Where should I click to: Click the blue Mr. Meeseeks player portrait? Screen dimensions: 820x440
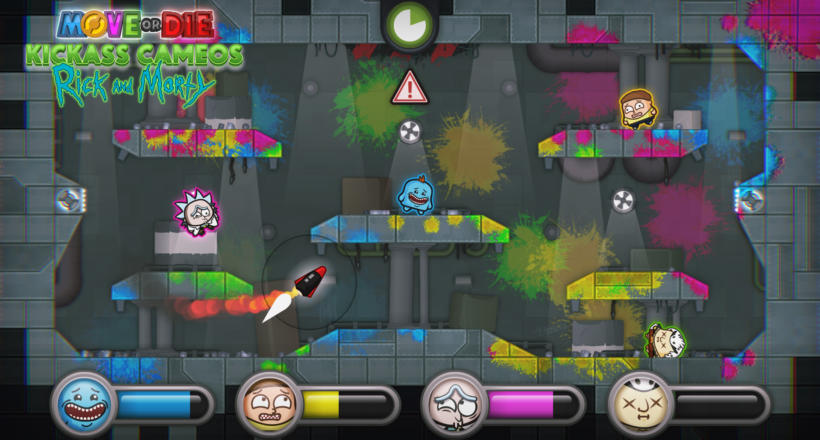[x=83, y=403]
